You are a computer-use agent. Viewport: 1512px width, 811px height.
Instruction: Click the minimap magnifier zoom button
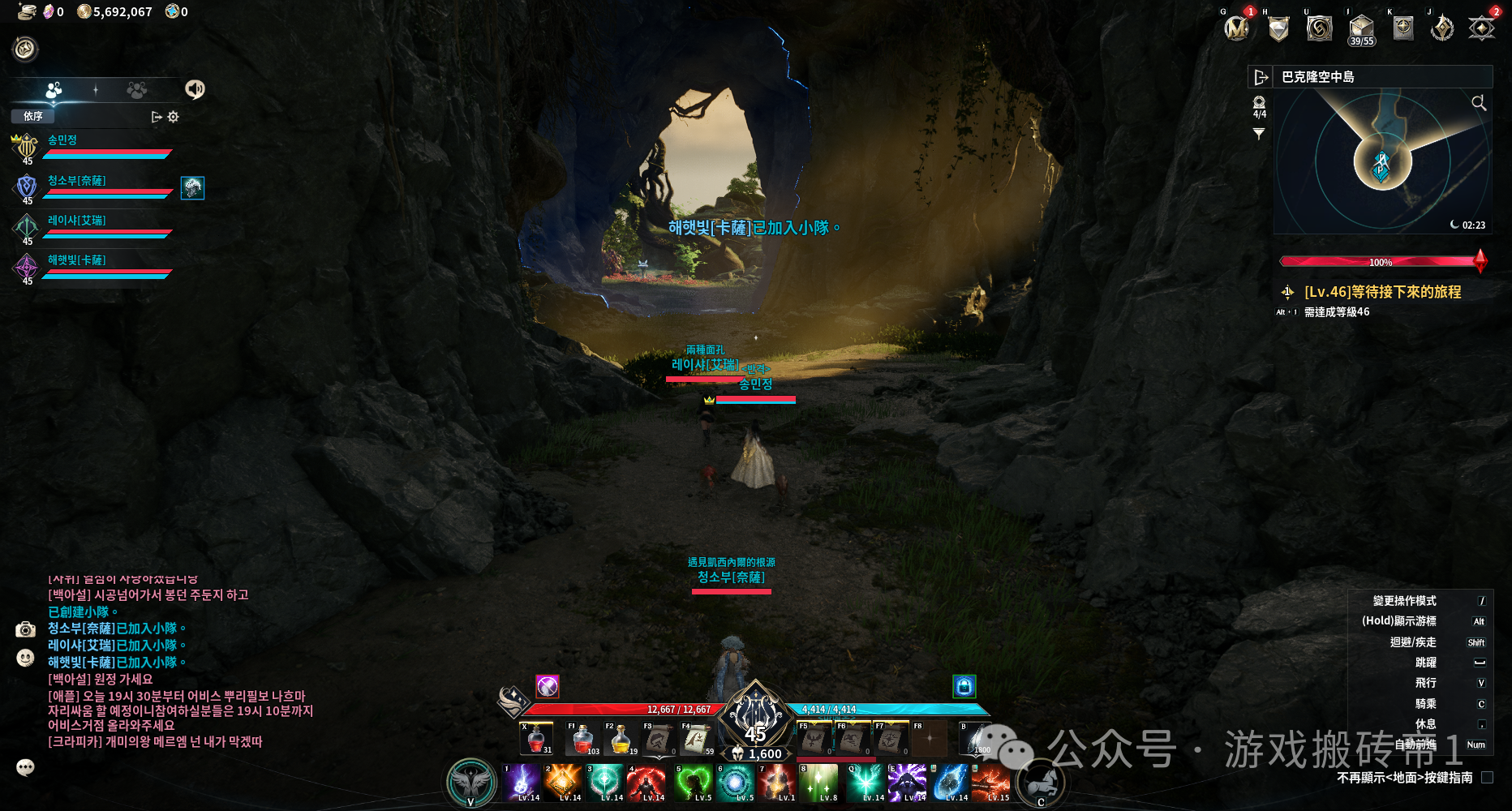(1479, 103)
